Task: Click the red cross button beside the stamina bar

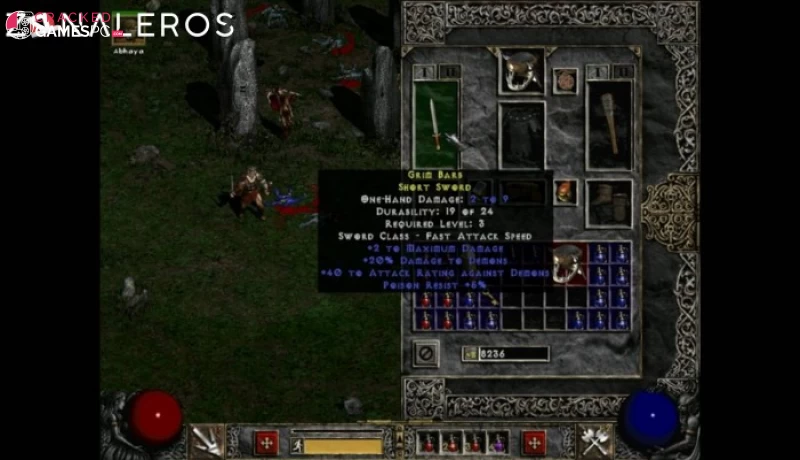Action: 266,442
